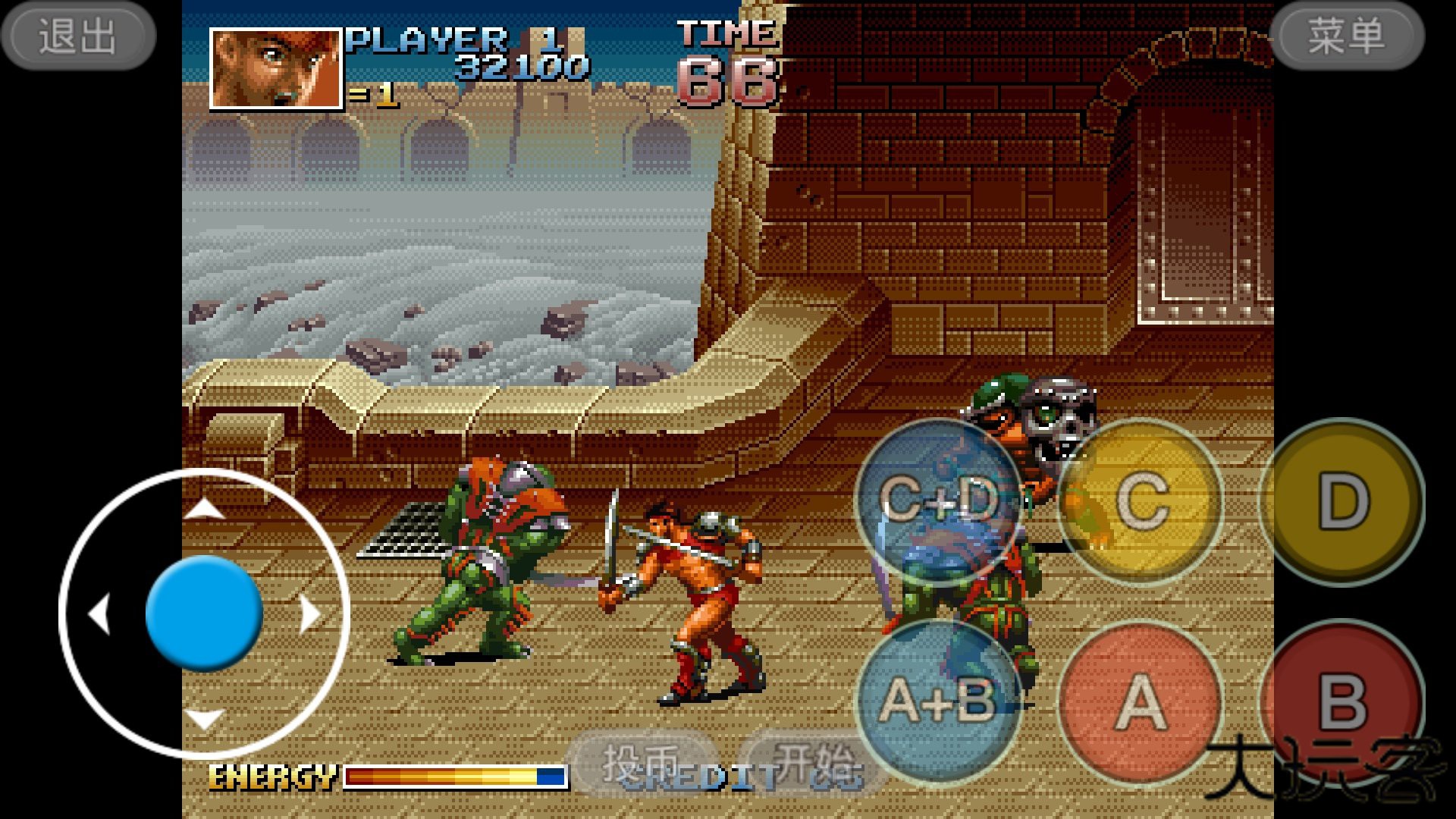Tap the joystick's left arrow
1456x819 pixels.
click(99, 613)
